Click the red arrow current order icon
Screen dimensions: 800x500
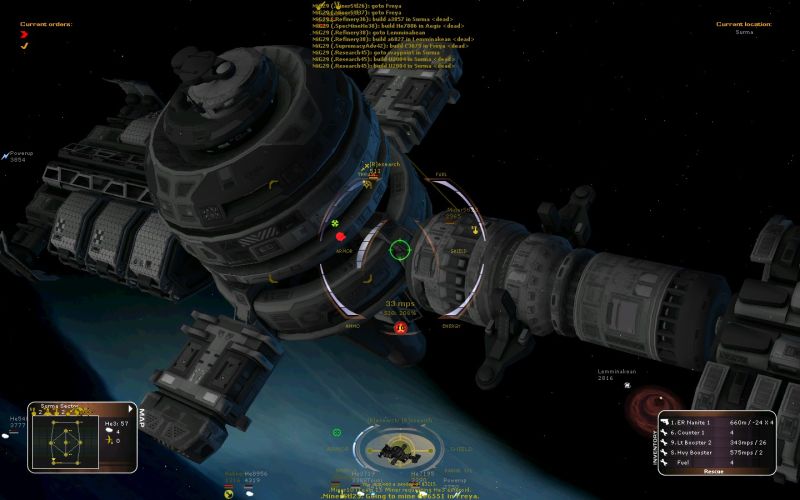(x=24, y=34)
